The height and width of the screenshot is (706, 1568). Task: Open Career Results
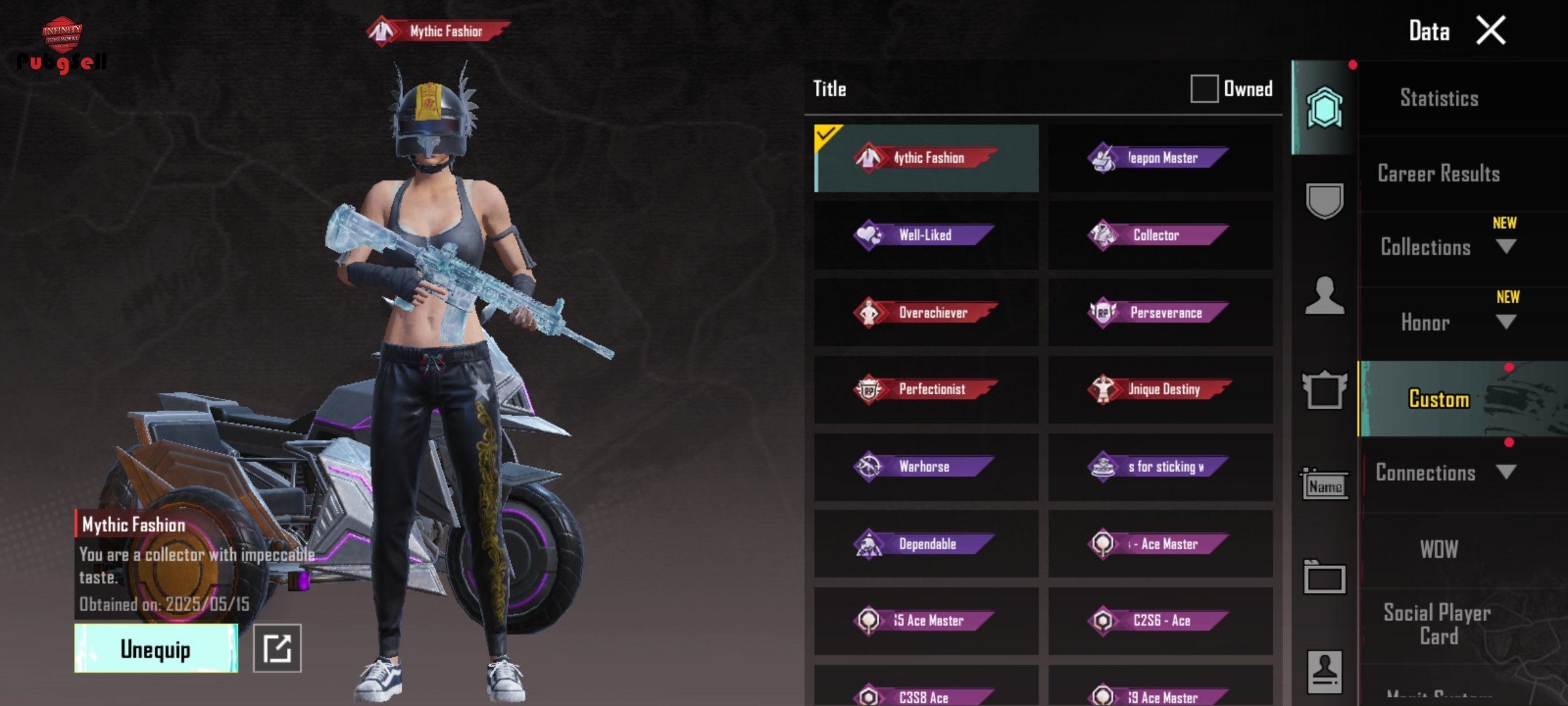pyautogui.click(x=1439, y=173)
